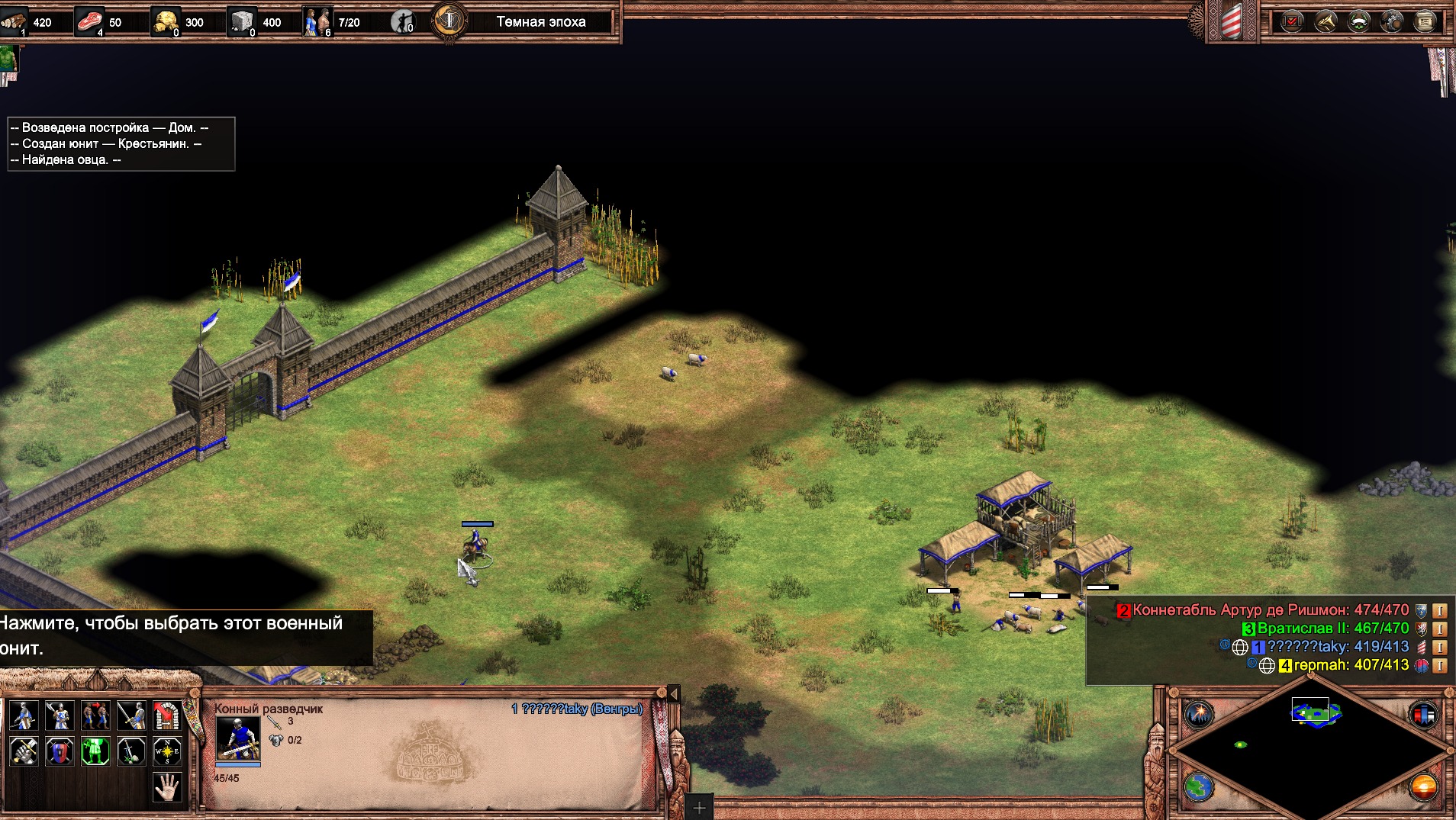
Task: Toggle the minimap globe terrain mode button
Action: (1199, 786)
